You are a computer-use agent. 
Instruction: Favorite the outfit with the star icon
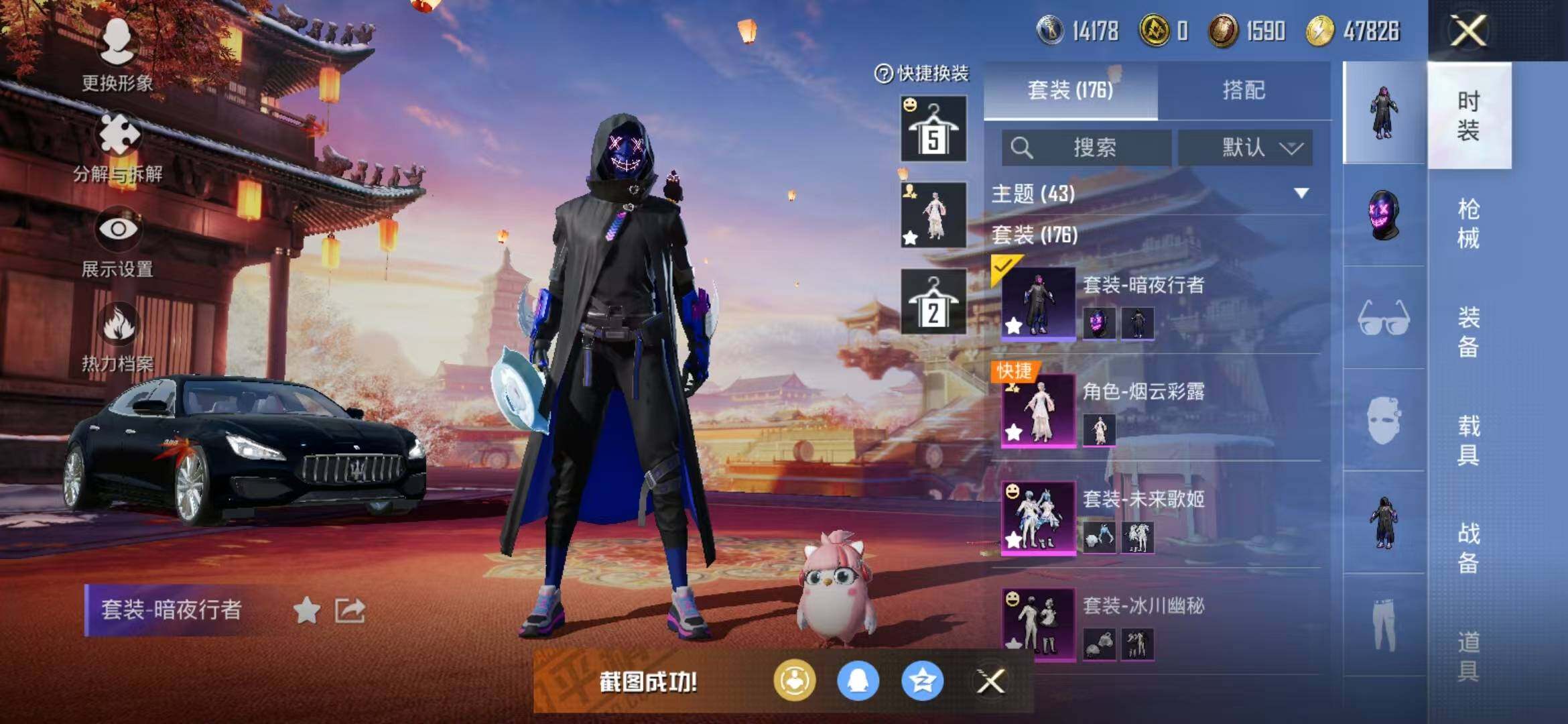[x=306, y=611]
